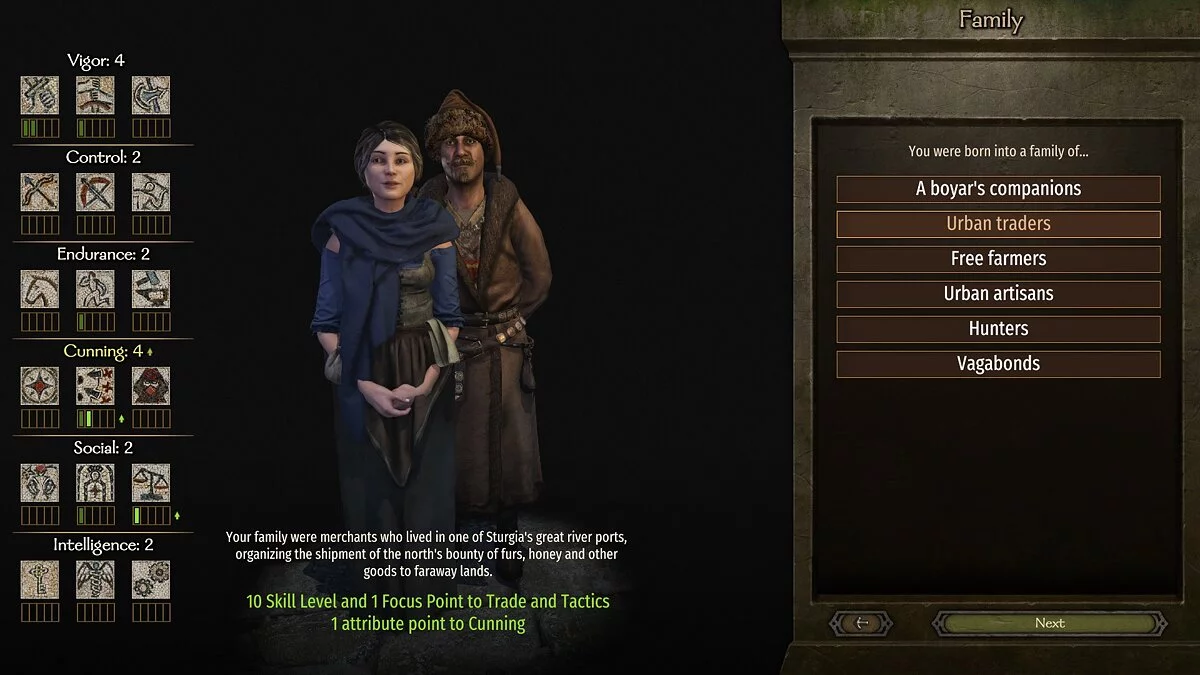Select the Tactics skill icon under Cunning
The image size is (1200, 675).
[96, 386]
